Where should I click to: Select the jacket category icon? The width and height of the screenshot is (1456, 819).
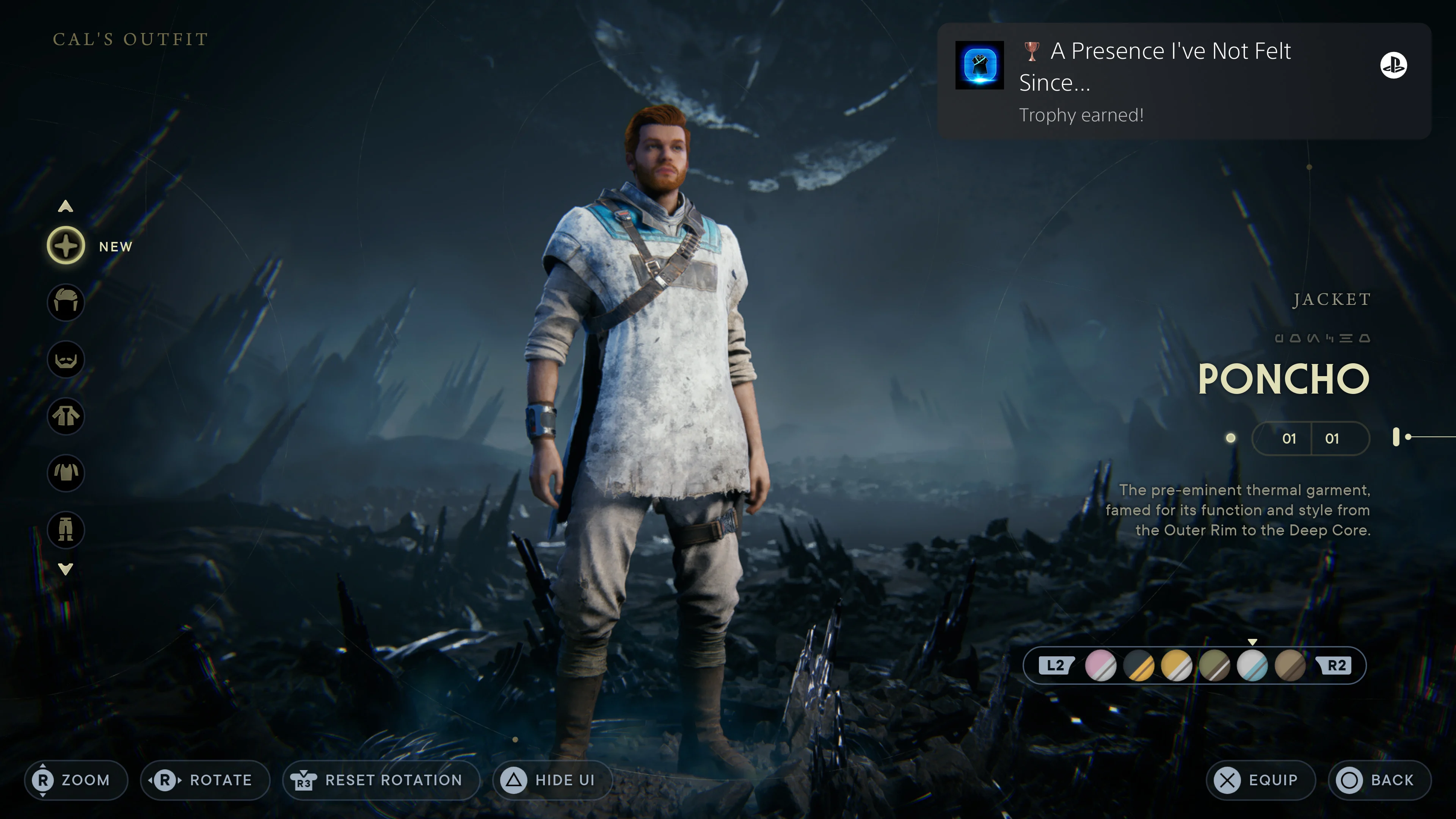66,417
